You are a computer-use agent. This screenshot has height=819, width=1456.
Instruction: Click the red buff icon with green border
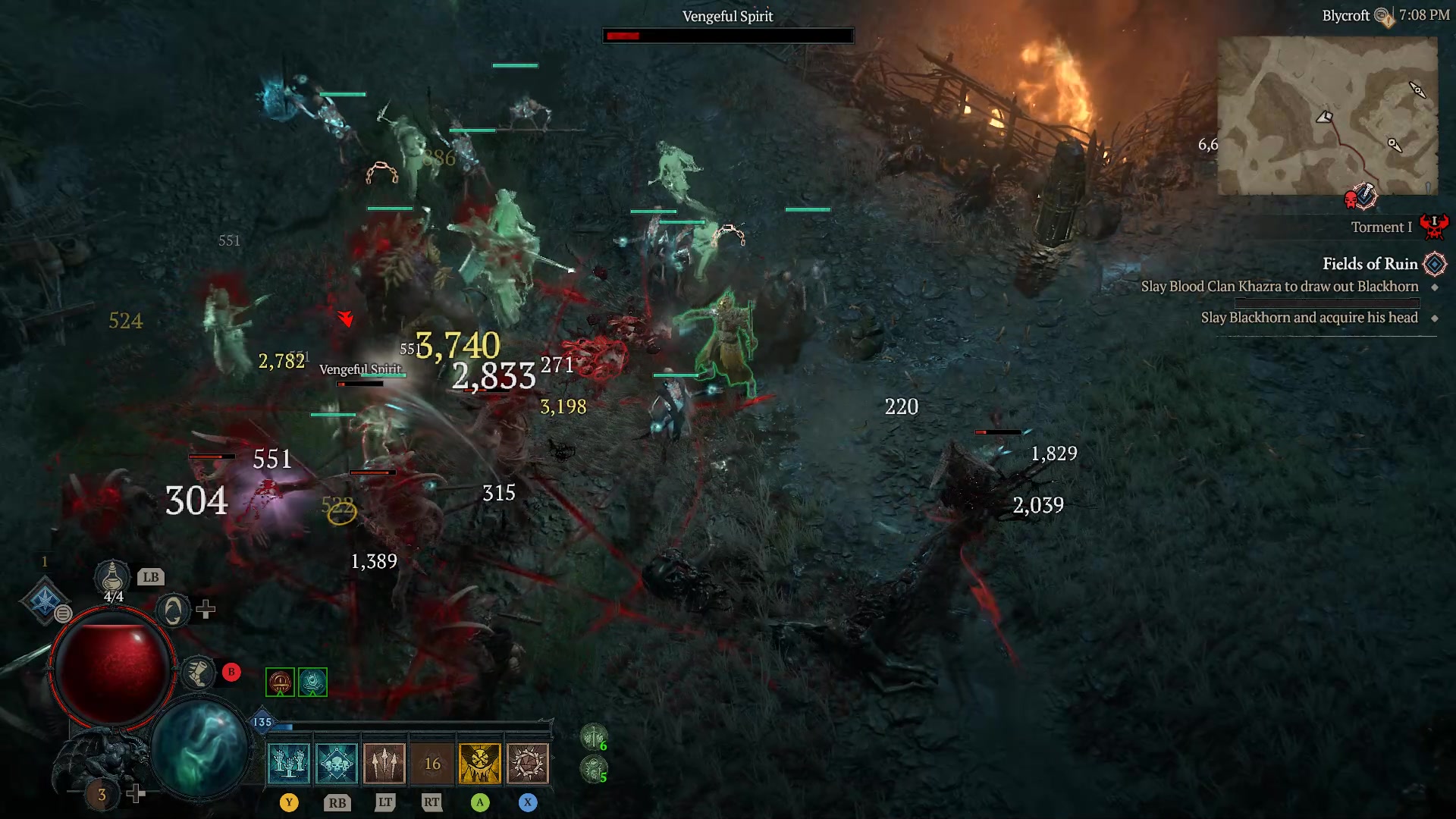tap(279, 681)
